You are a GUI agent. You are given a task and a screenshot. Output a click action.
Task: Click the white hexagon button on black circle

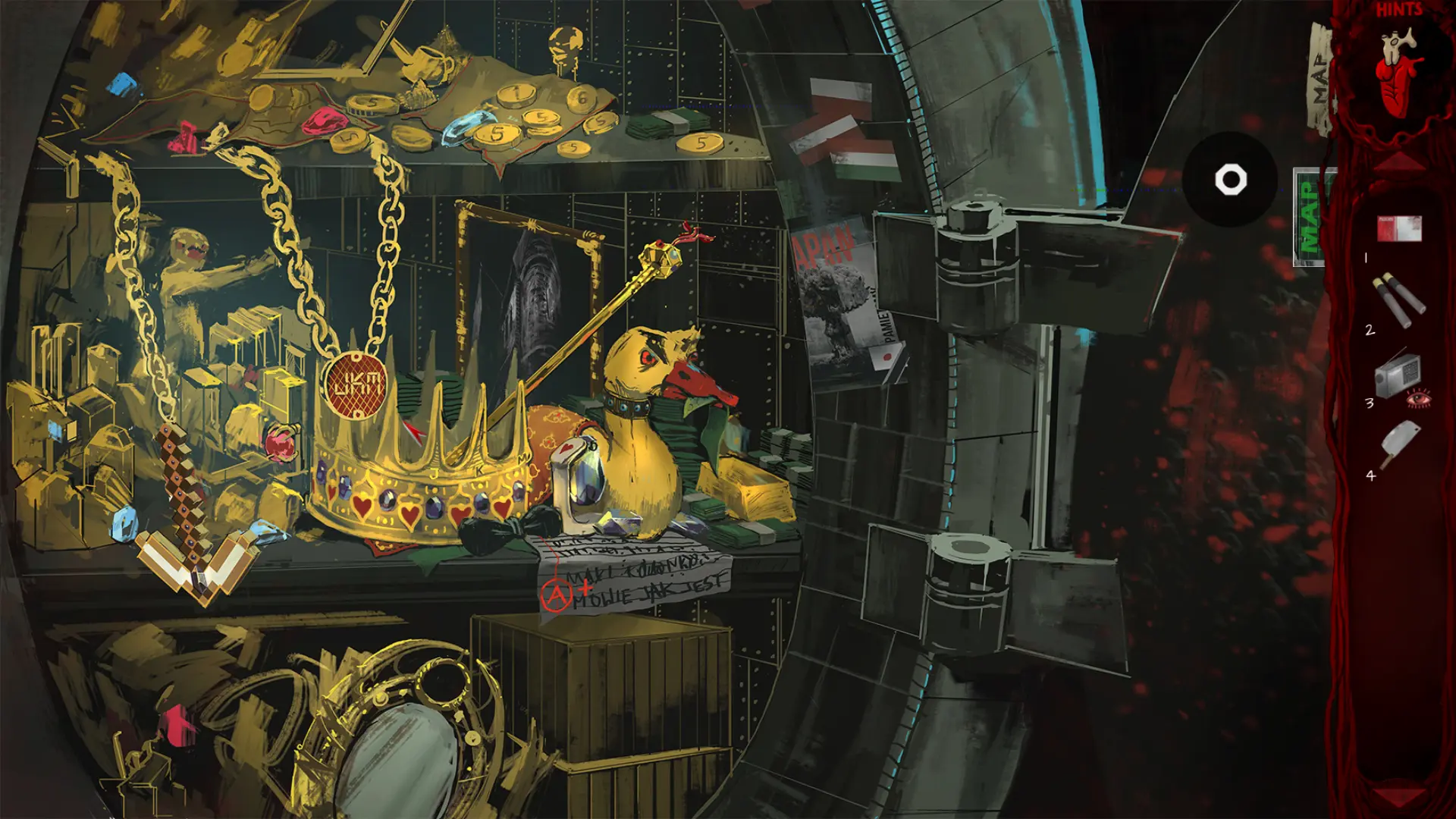click(x=1230, y=180)
